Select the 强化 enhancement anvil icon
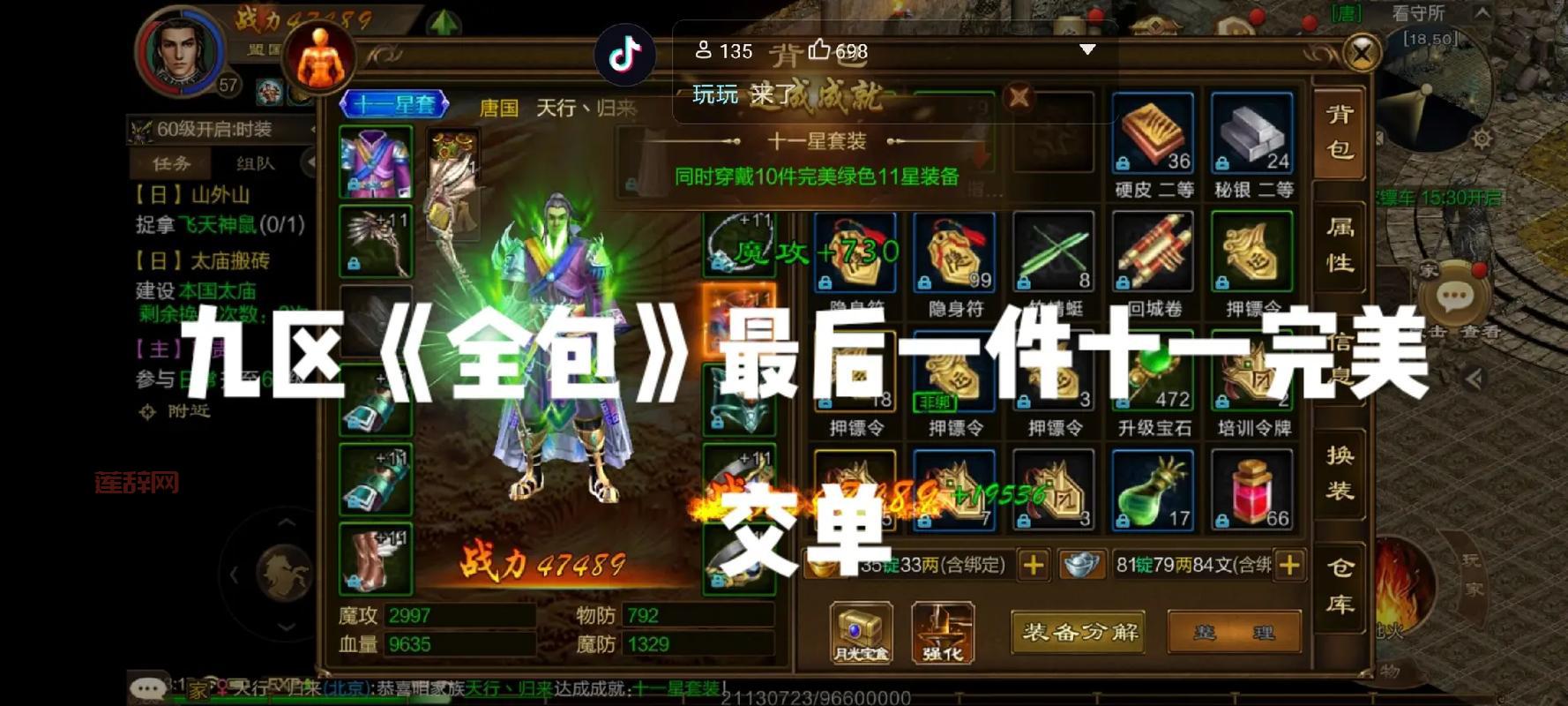This screenshot has height=706, width=1568. coord(944,631)
